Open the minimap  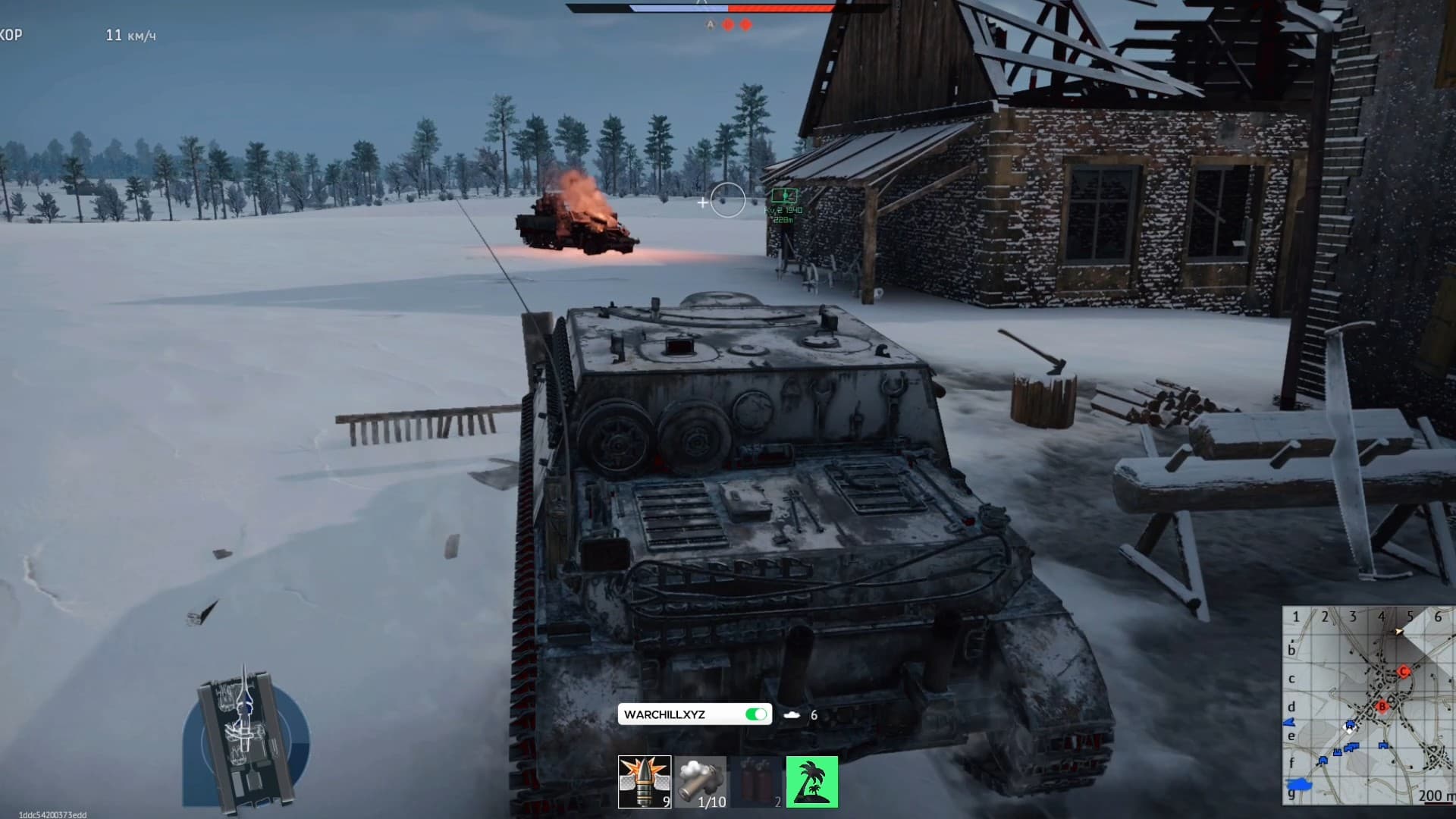[1367, 705]
